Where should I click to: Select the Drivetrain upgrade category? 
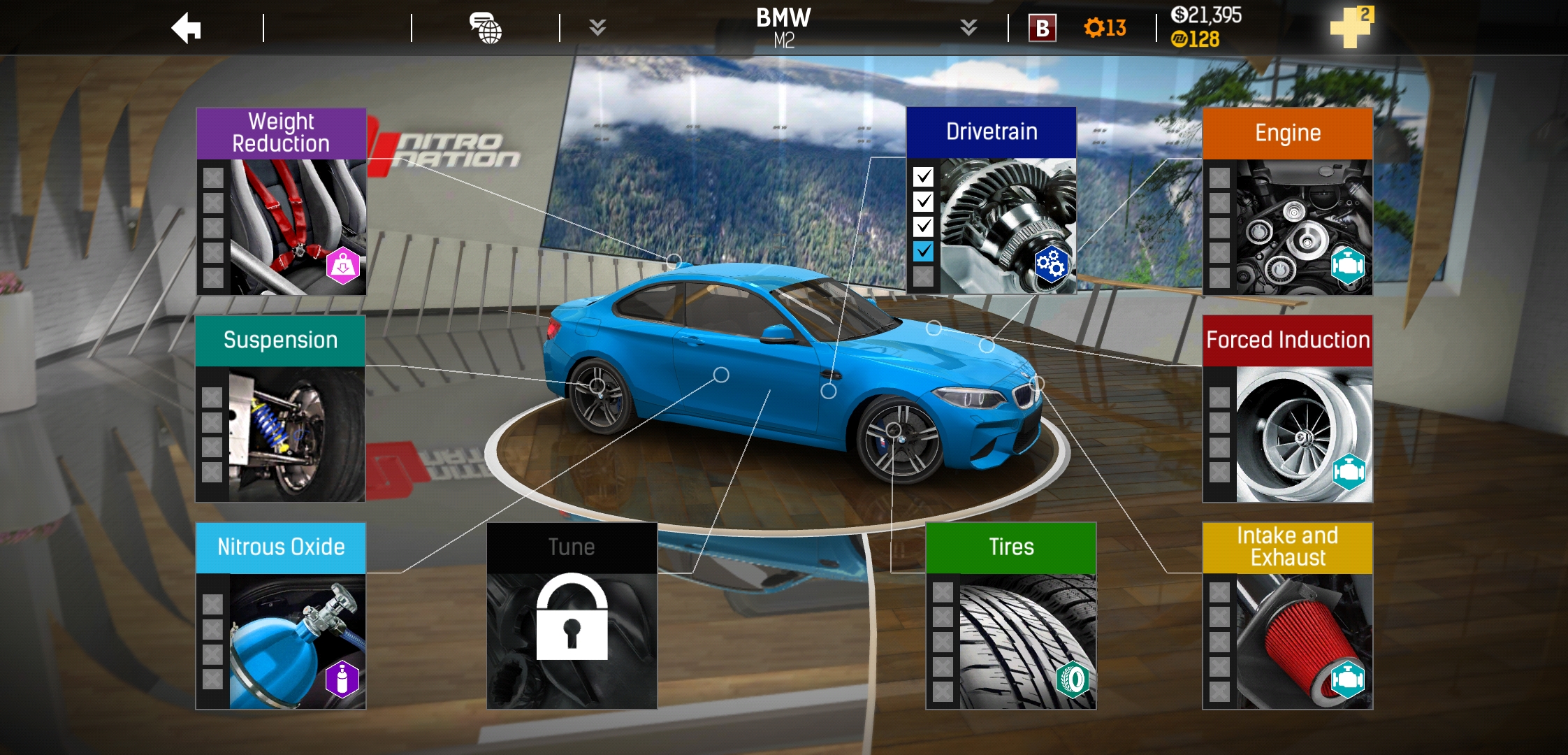(991, 201)
